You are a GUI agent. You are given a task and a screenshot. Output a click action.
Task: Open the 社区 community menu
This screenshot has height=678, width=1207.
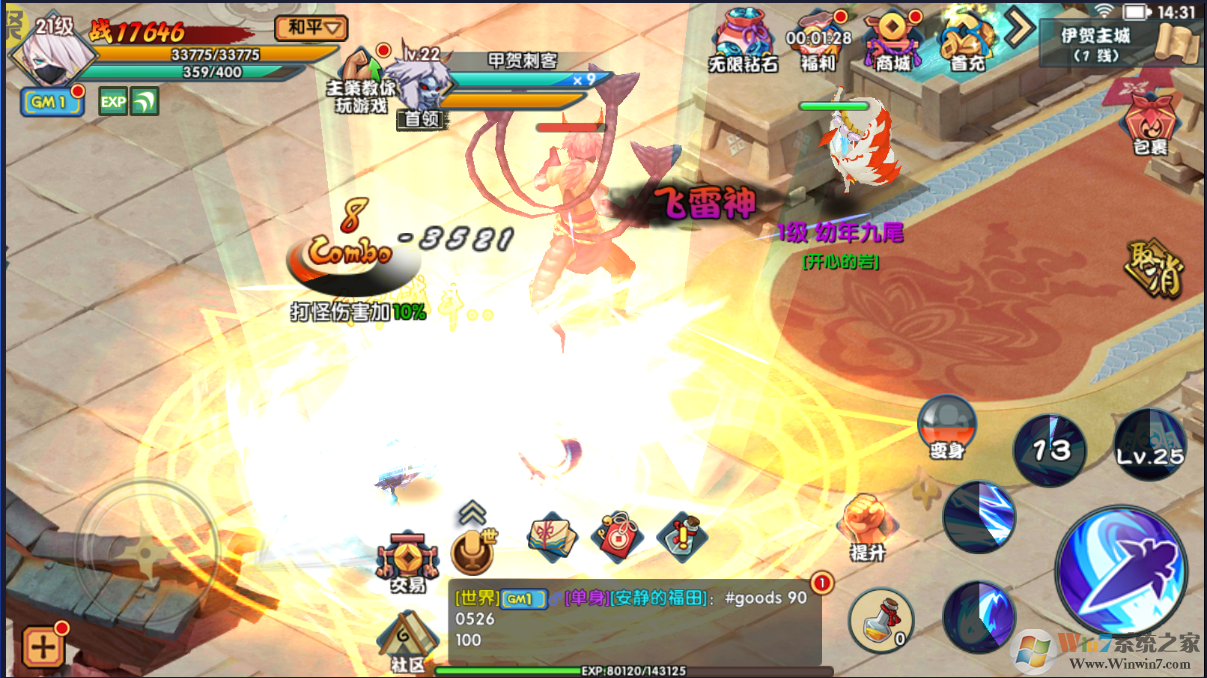(407, 641)
